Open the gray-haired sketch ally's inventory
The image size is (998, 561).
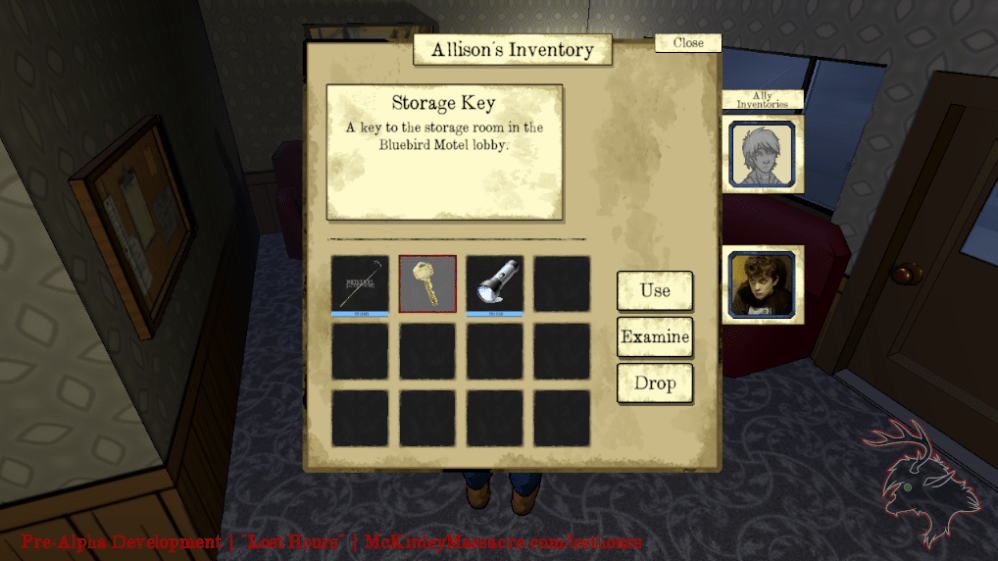tap(764, 155)
